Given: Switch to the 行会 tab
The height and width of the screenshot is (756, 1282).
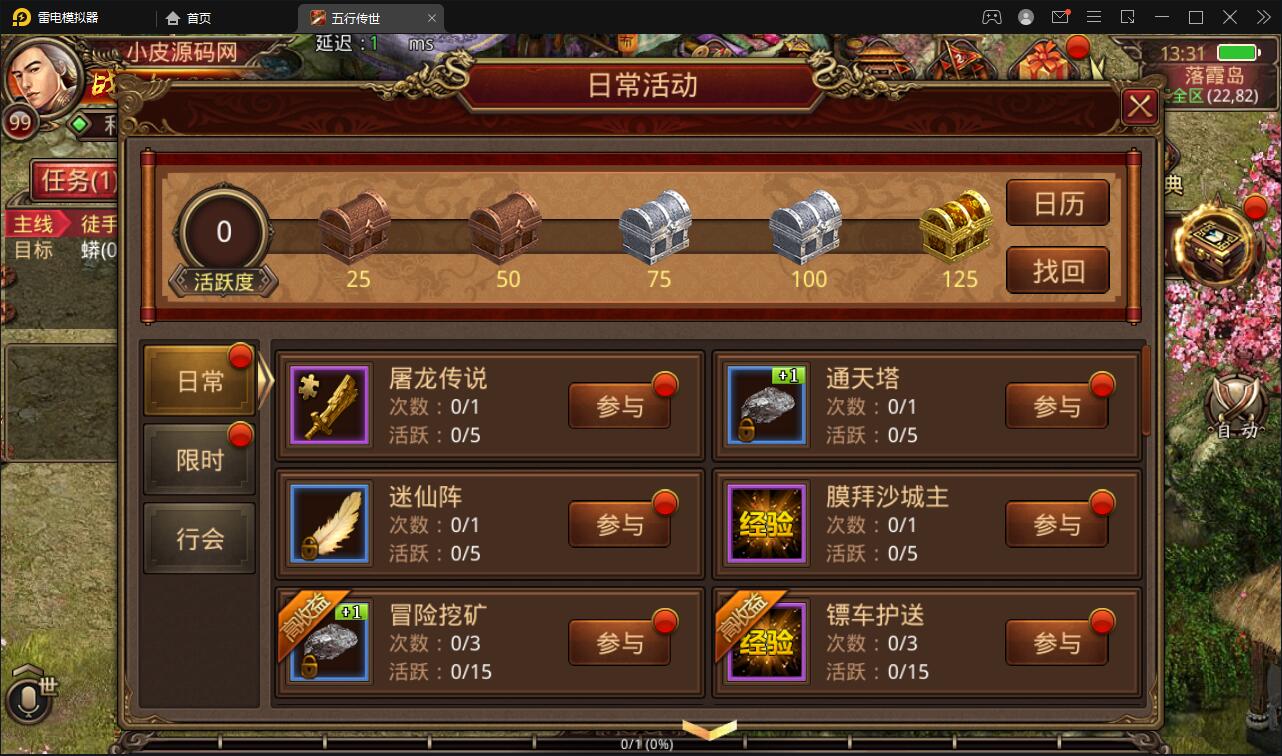Looking at the screenshot, I should click(x=199, y=538).
